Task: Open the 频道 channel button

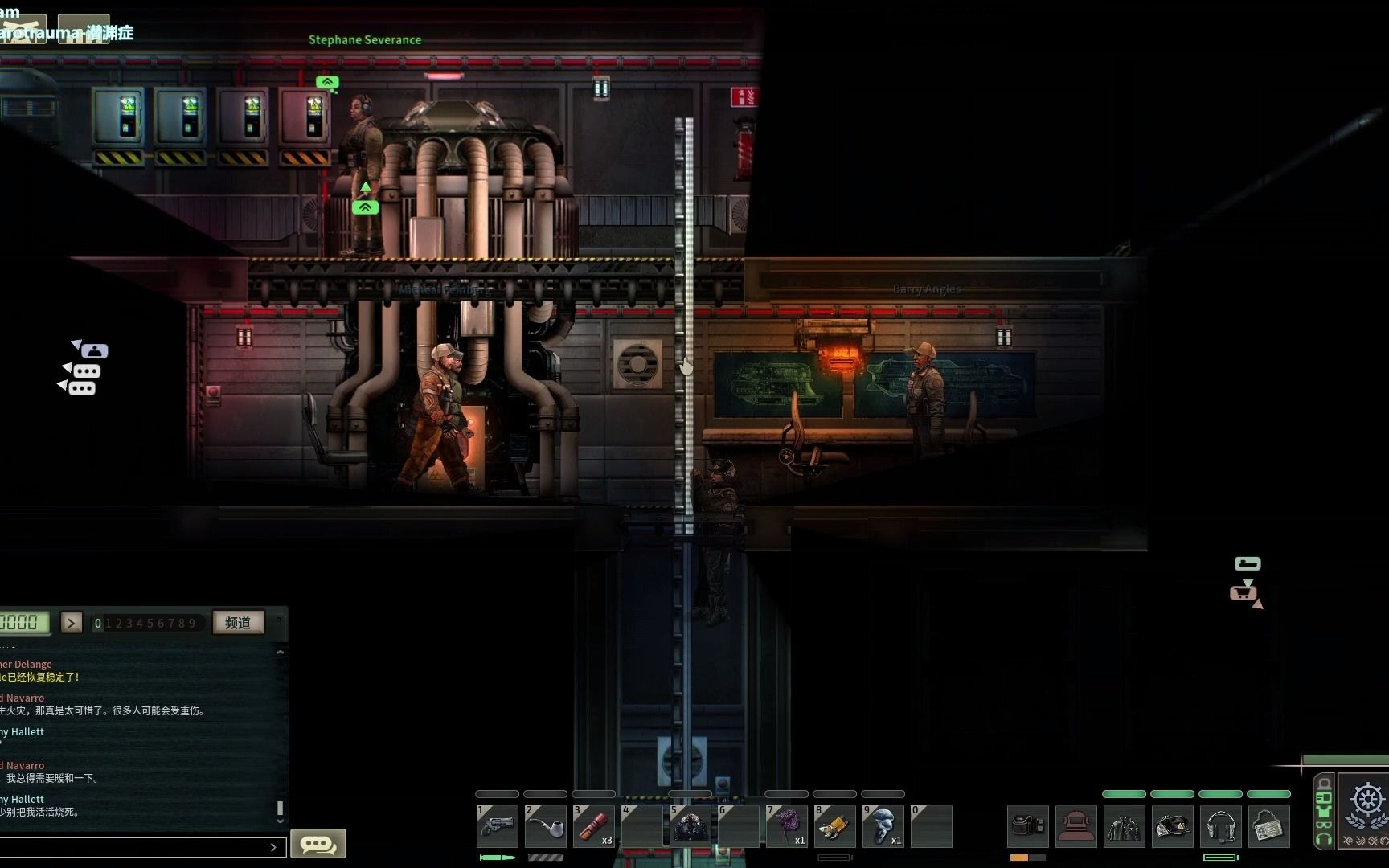Action: (x=238, y=623)
